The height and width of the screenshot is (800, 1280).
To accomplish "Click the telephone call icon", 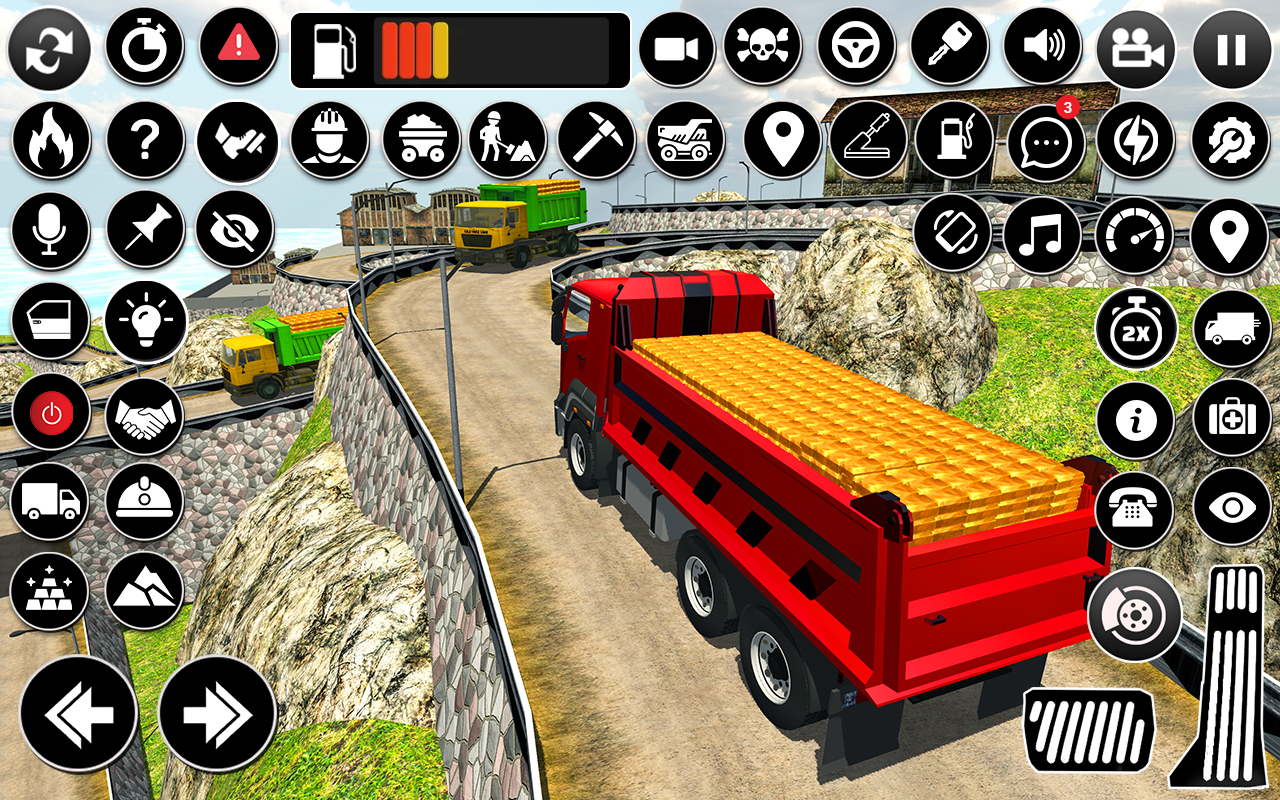I will point(1134,510).
